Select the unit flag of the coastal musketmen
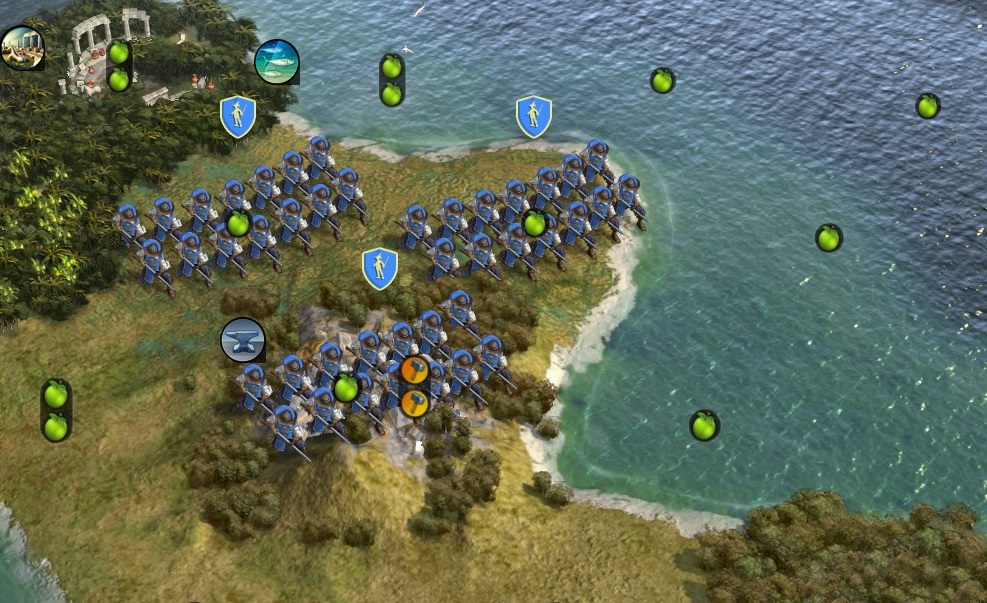The width and height of the screenshot is (987, 603). [x=534, y=117]
